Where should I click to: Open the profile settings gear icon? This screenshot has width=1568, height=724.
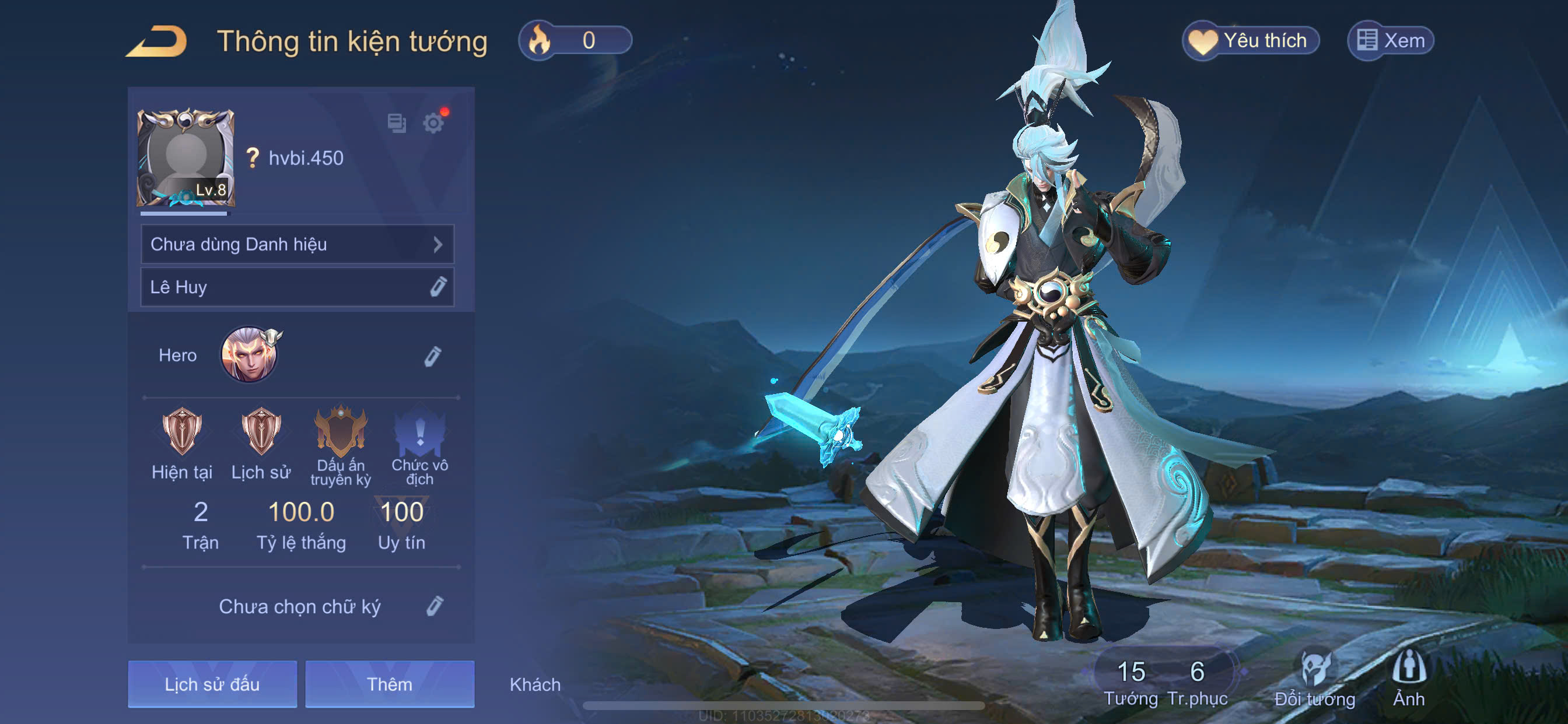pos(433,123)
